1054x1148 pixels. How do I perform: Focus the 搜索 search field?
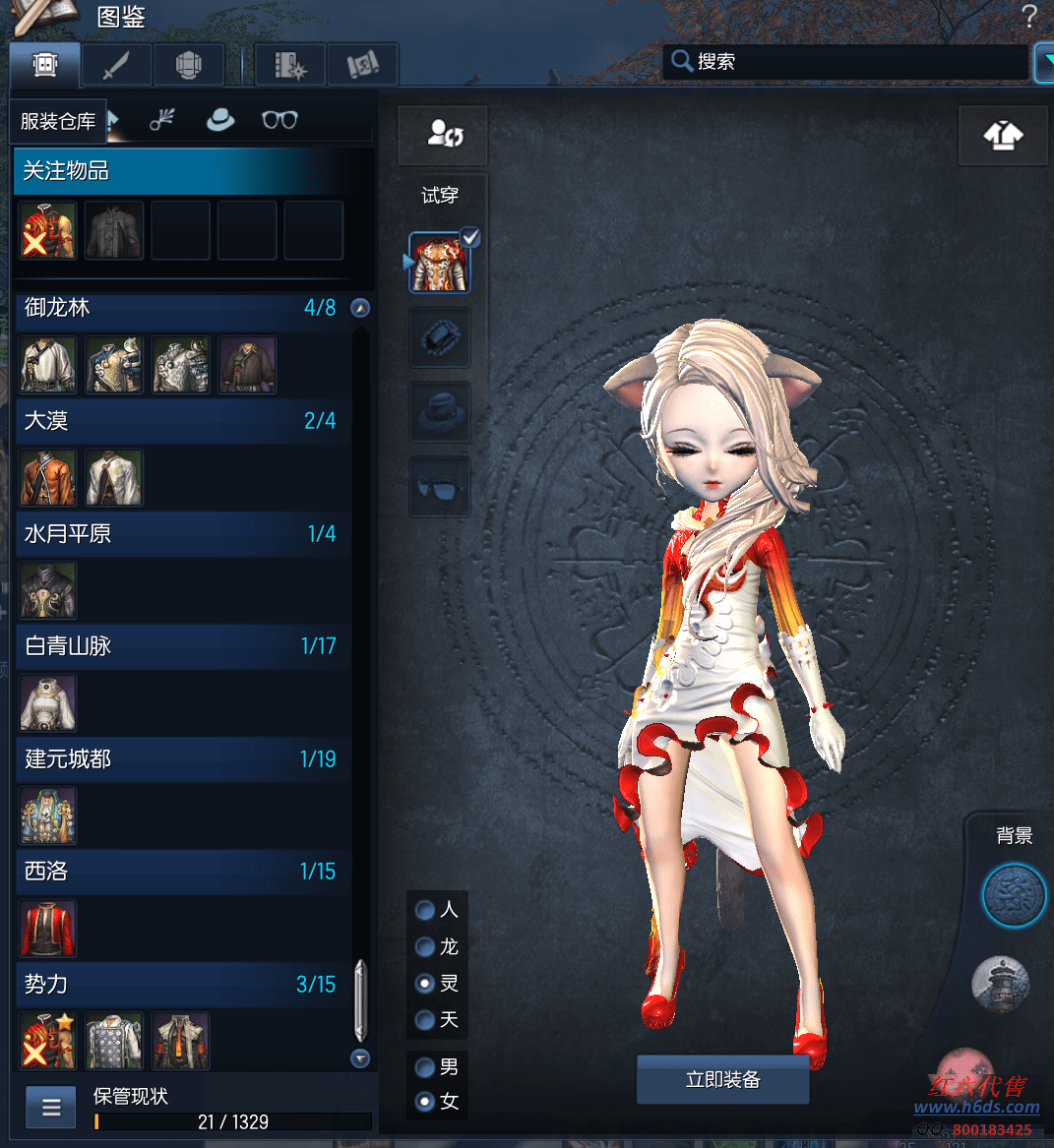point(846,62)
